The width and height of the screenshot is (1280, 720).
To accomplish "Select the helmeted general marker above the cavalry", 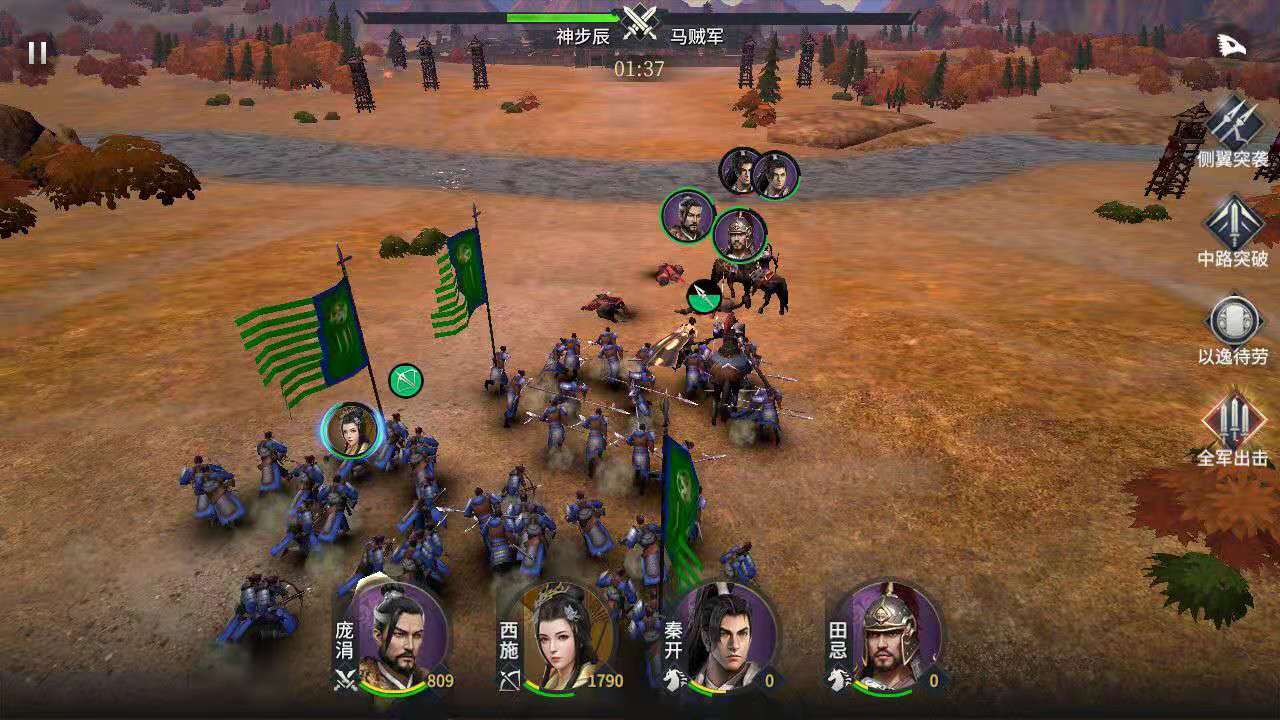I will click(740, 236).
